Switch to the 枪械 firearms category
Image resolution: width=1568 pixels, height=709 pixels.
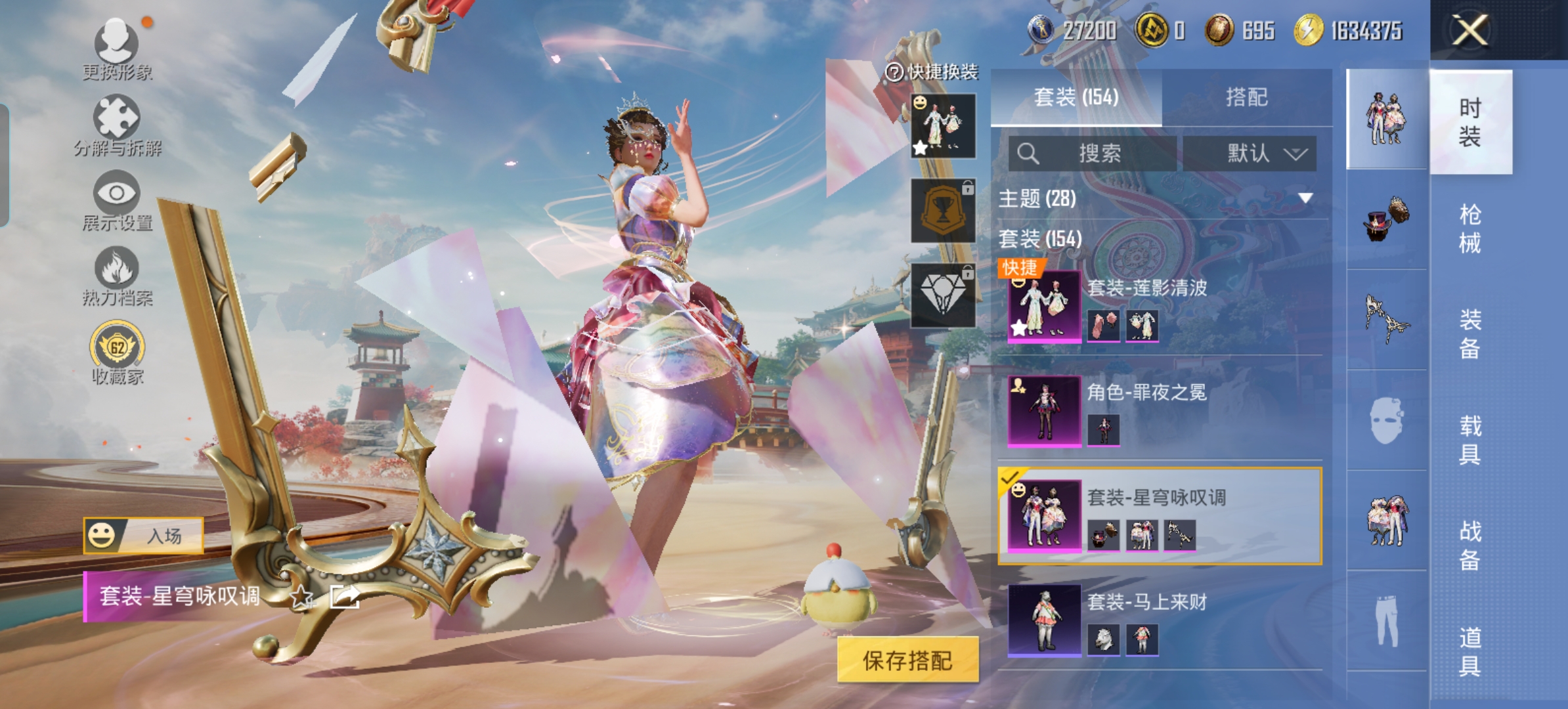coord(1470,228)
